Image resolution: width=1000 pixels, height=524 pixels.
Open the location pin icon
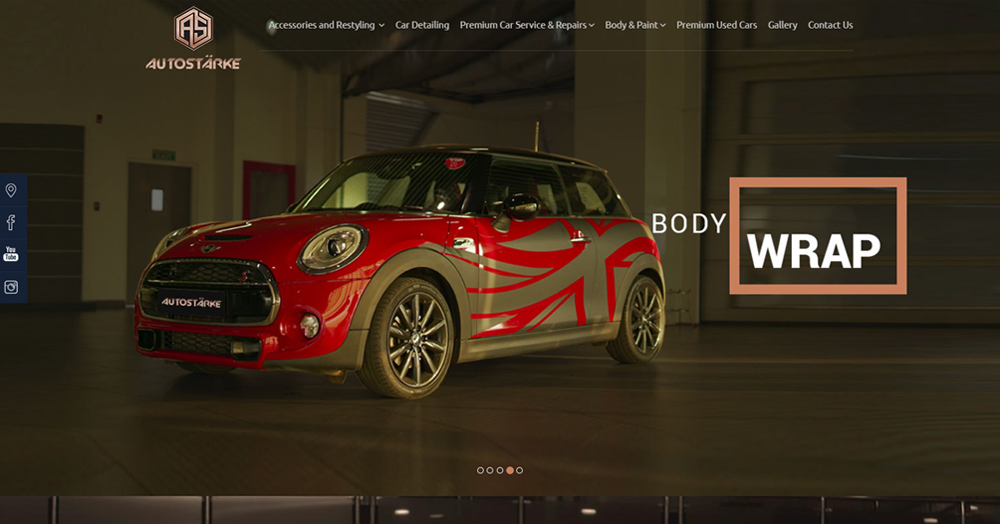11,190
